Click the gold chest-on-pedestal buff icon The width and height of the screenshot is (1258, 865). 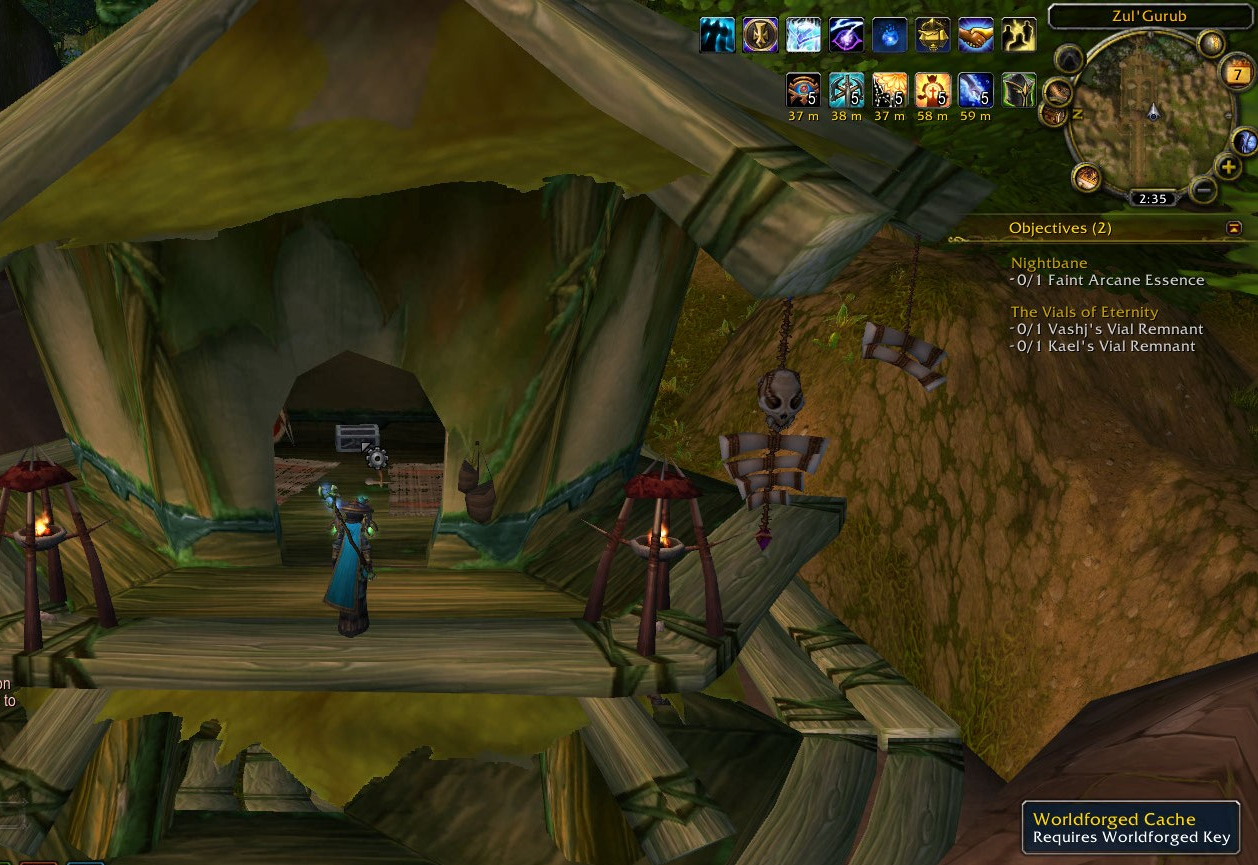[x=932, y=35]
